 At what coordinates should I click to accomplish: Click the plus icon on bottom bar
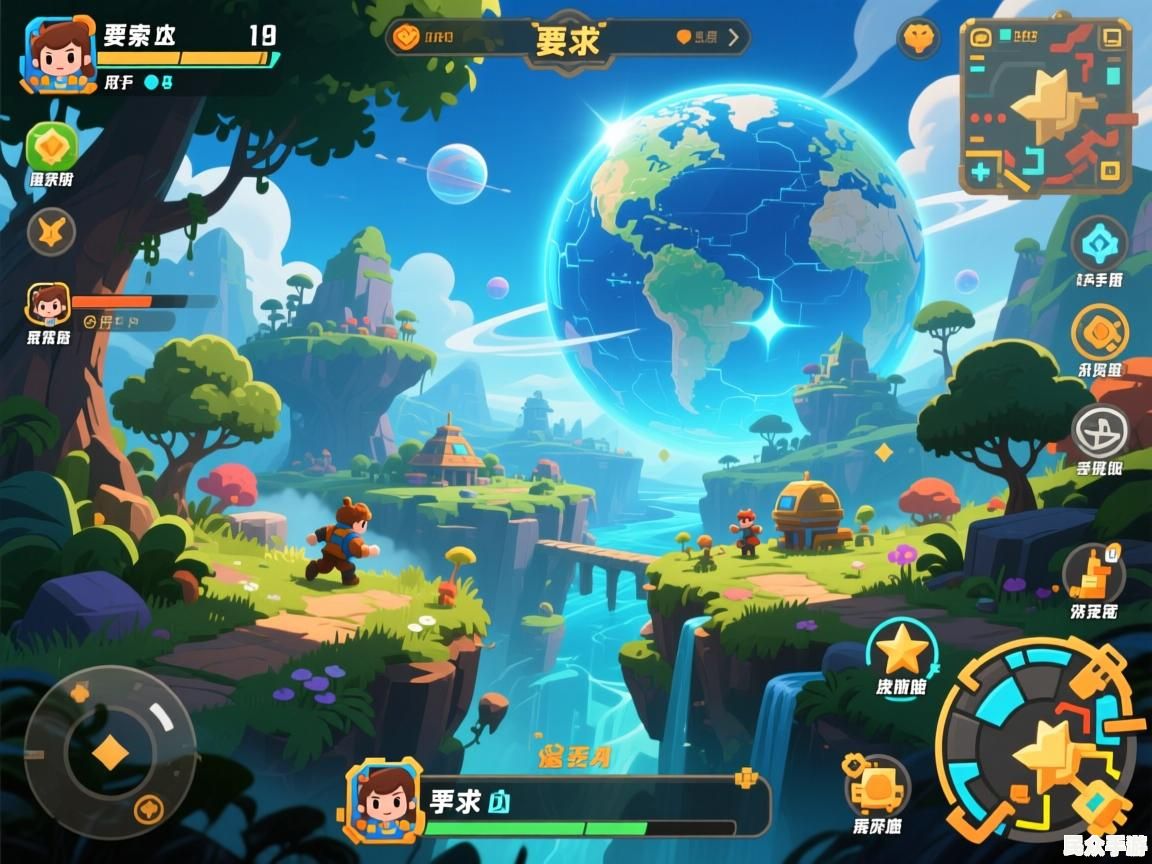click(x=745, y=778)
